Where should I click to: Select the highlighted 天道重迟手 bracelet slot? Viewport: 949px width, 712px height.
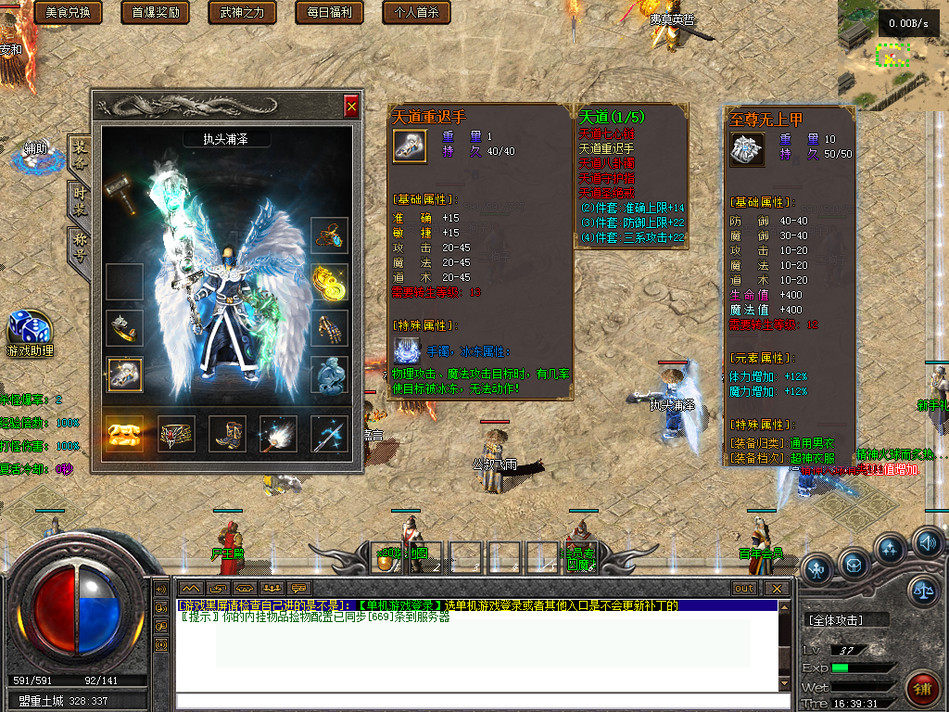tap(125, 374)
